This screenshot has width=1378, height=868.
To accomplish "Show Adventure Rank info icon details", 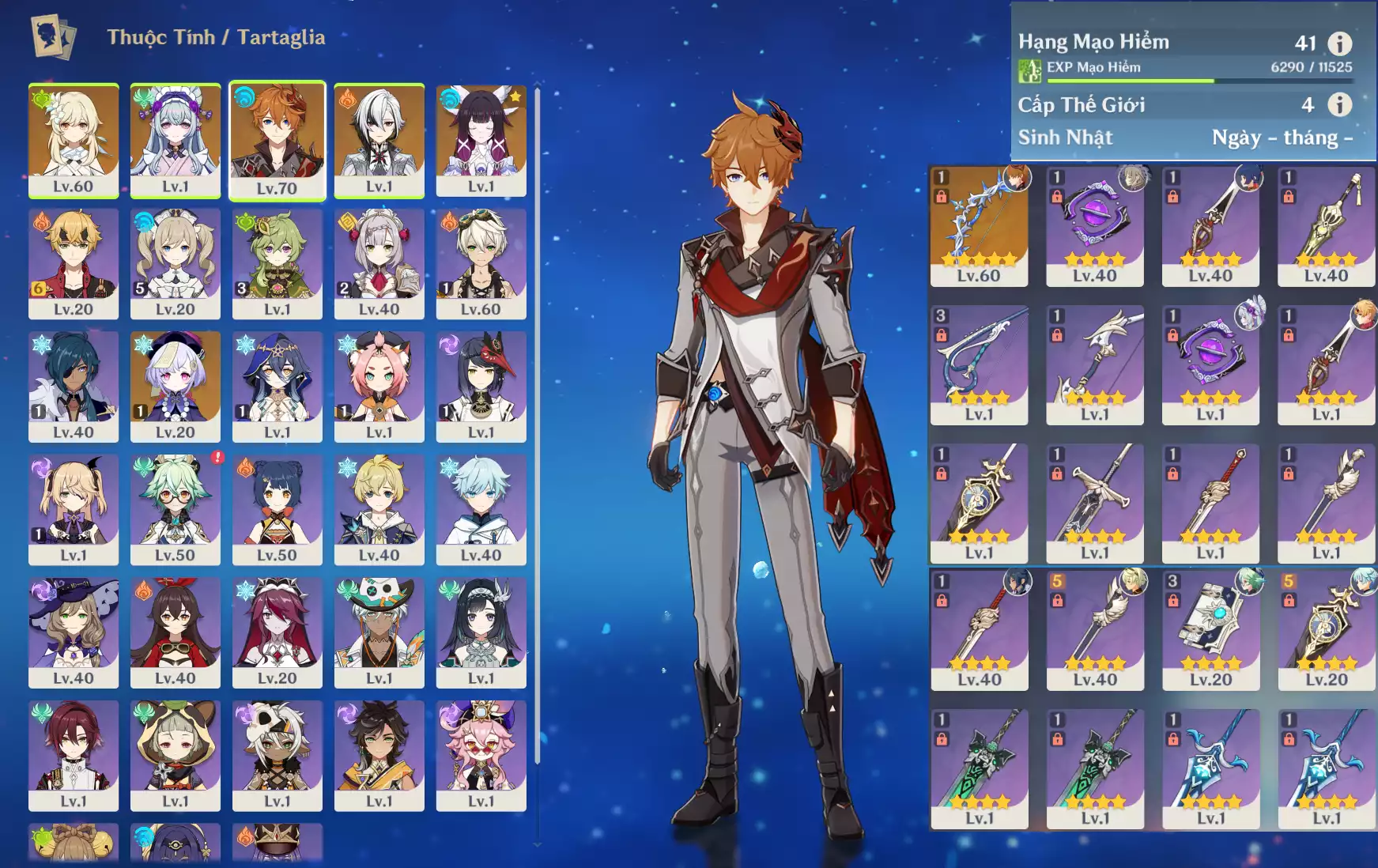I will pos(1339,43).
